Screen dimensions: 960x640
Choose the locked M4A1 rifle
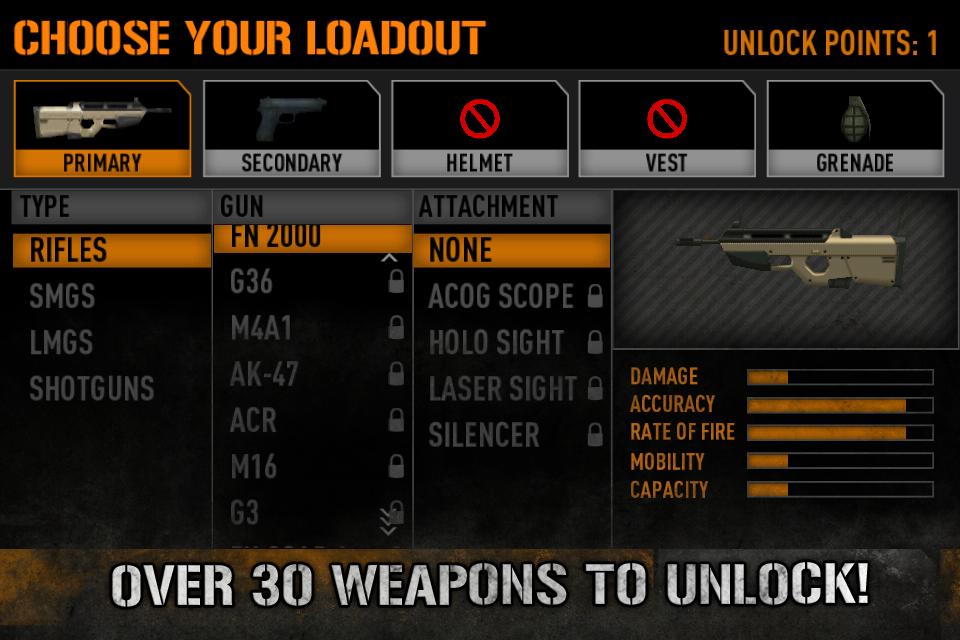(312, 328)
